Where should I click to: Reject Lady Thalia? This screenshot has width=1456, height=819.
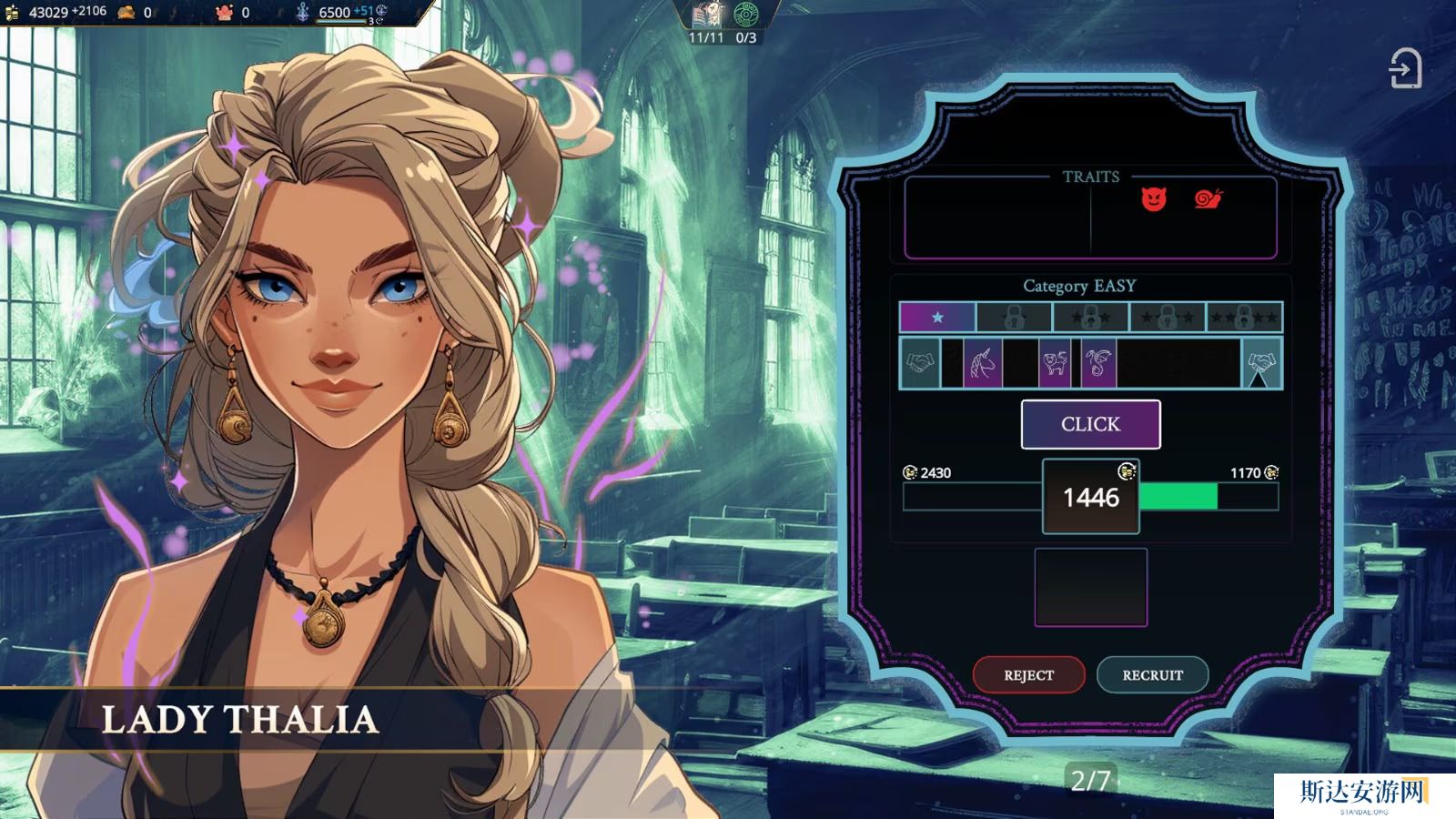tap(1028, 675)
